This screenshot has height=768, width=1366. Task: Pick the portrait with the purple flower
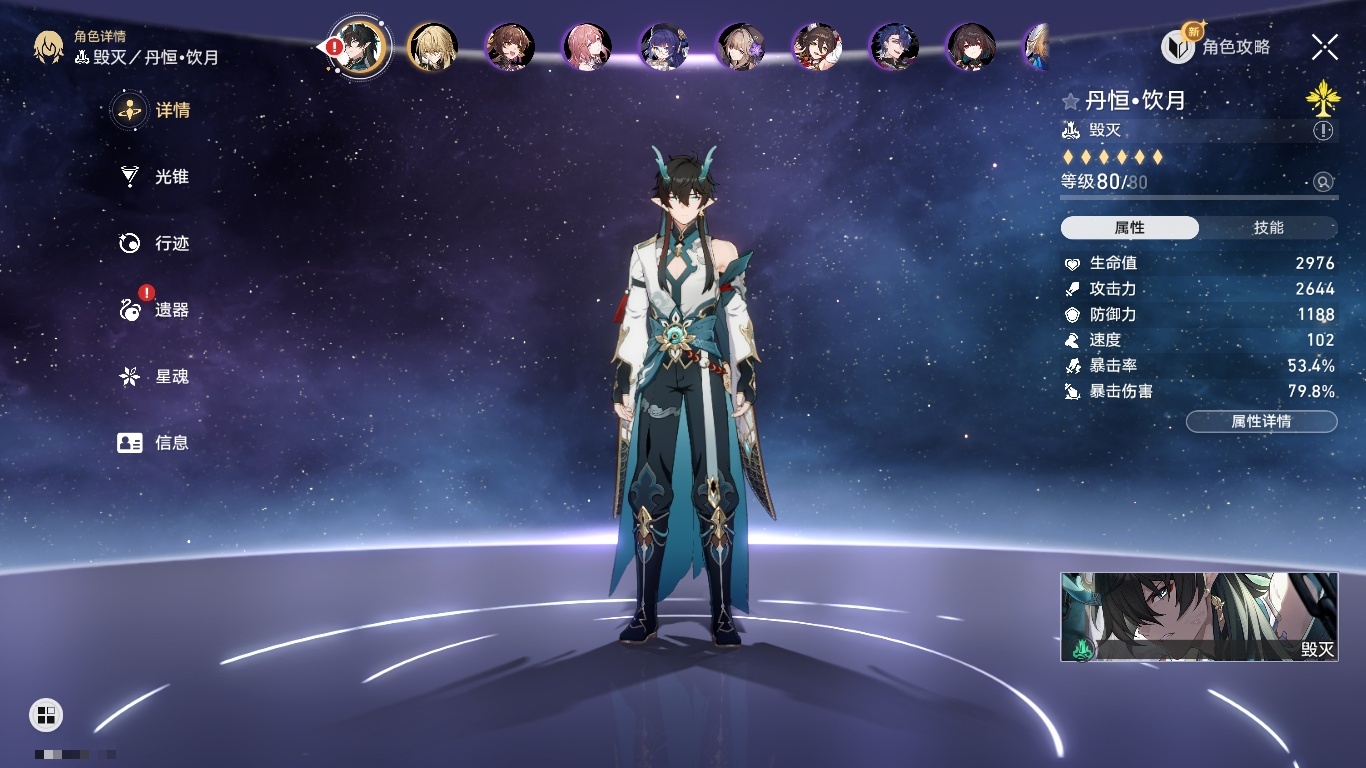tap(741, 47)
